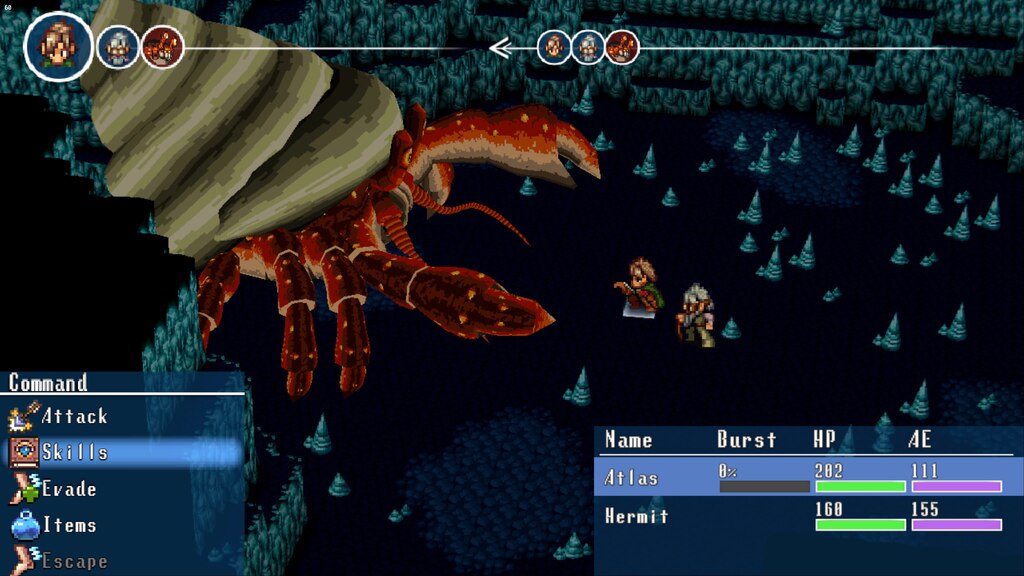Open the Items menu
The image size is (1024, 576).
68,525
